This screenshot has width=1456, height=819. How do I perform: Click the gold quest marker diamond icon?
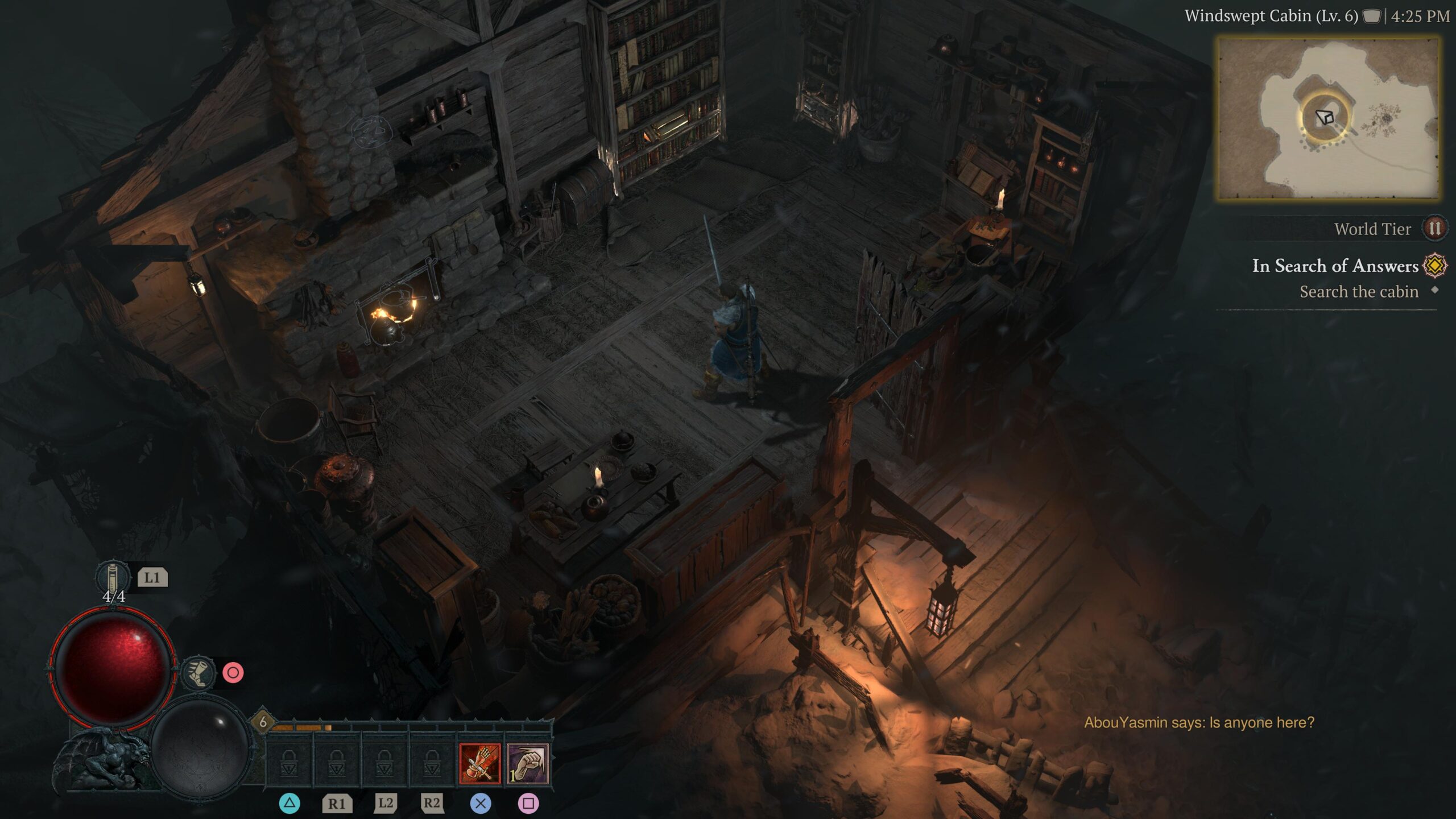(1434, 266)
